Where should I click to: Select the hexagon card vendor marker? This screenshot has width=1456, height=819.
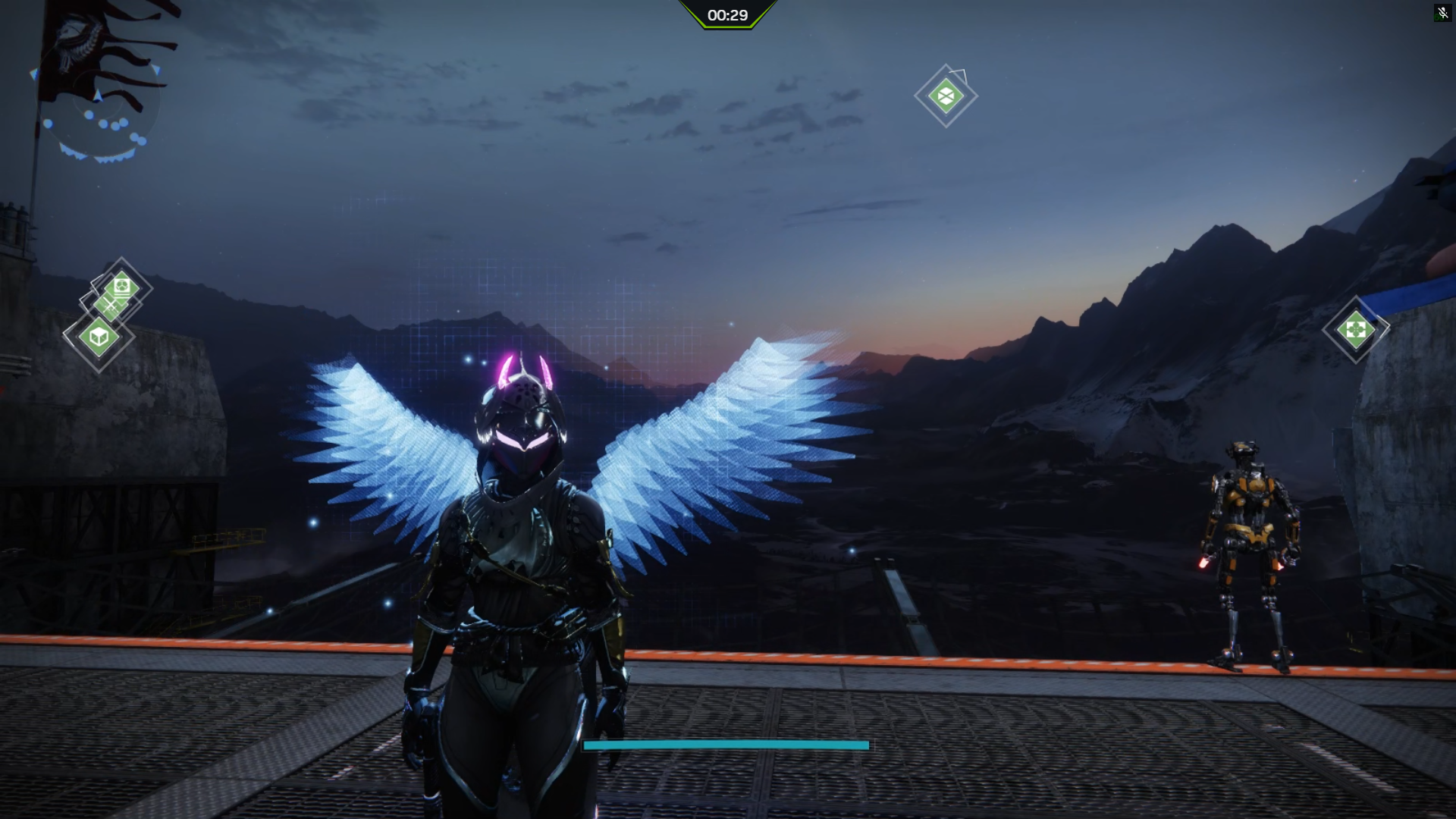[x=123, y=286]
